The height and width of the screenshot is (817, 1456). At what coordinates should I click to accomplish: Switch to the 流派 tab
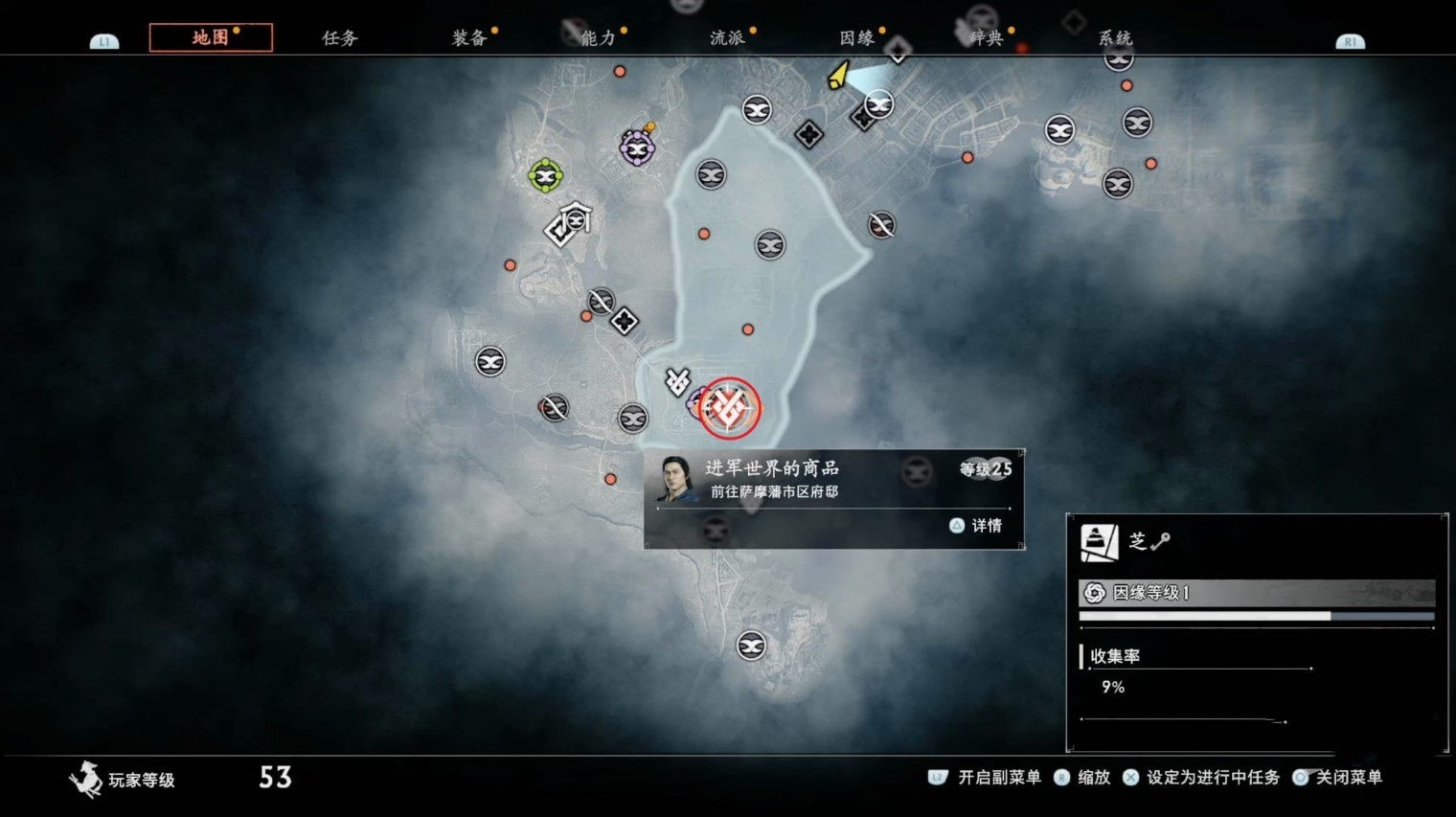pyautogui.click(x=727, y=38)
